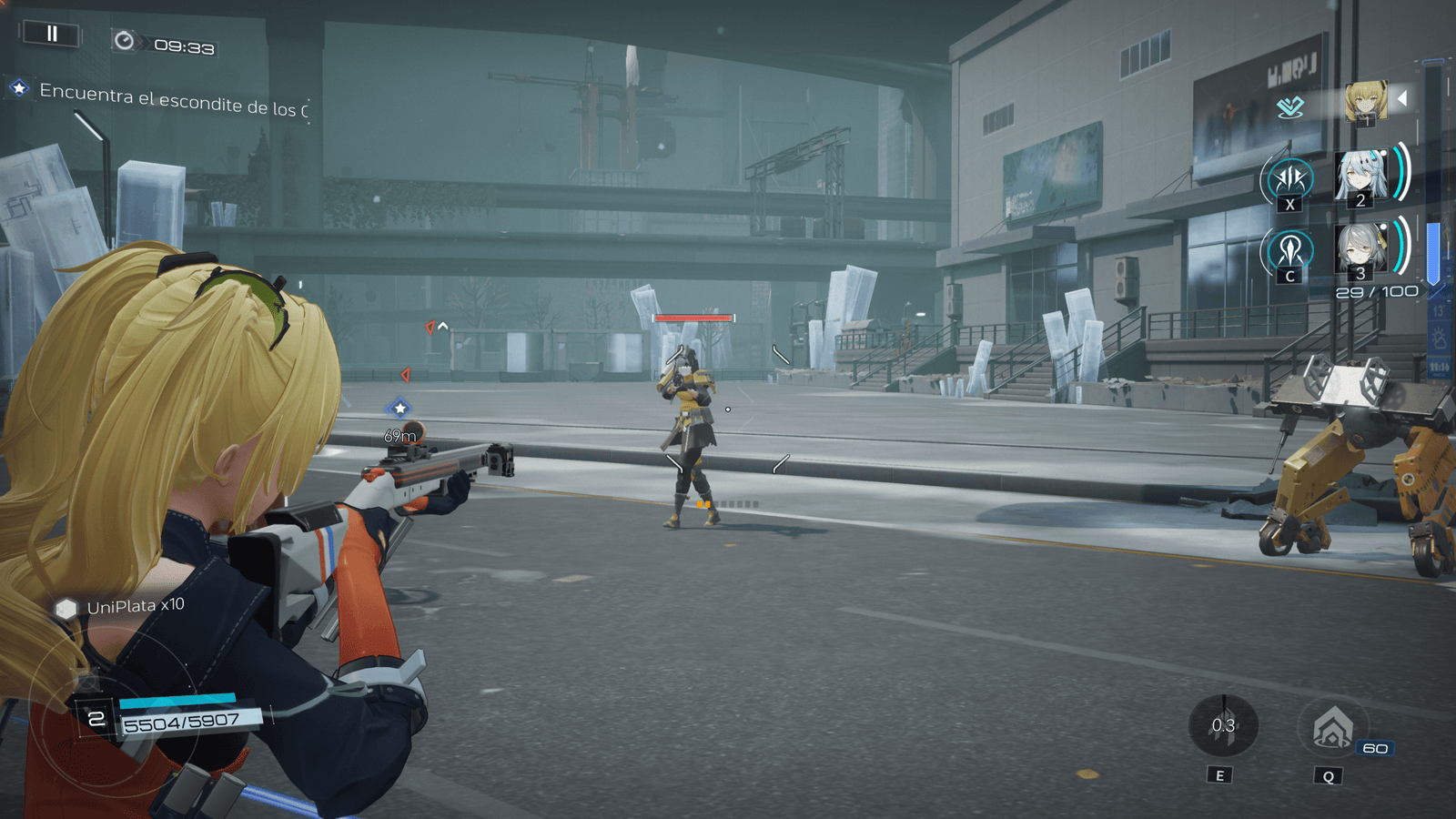The height and width of the screenshot is (819, 1456).
Task: Switch to the gray-haired character in slot 3
Action: 1360,249
